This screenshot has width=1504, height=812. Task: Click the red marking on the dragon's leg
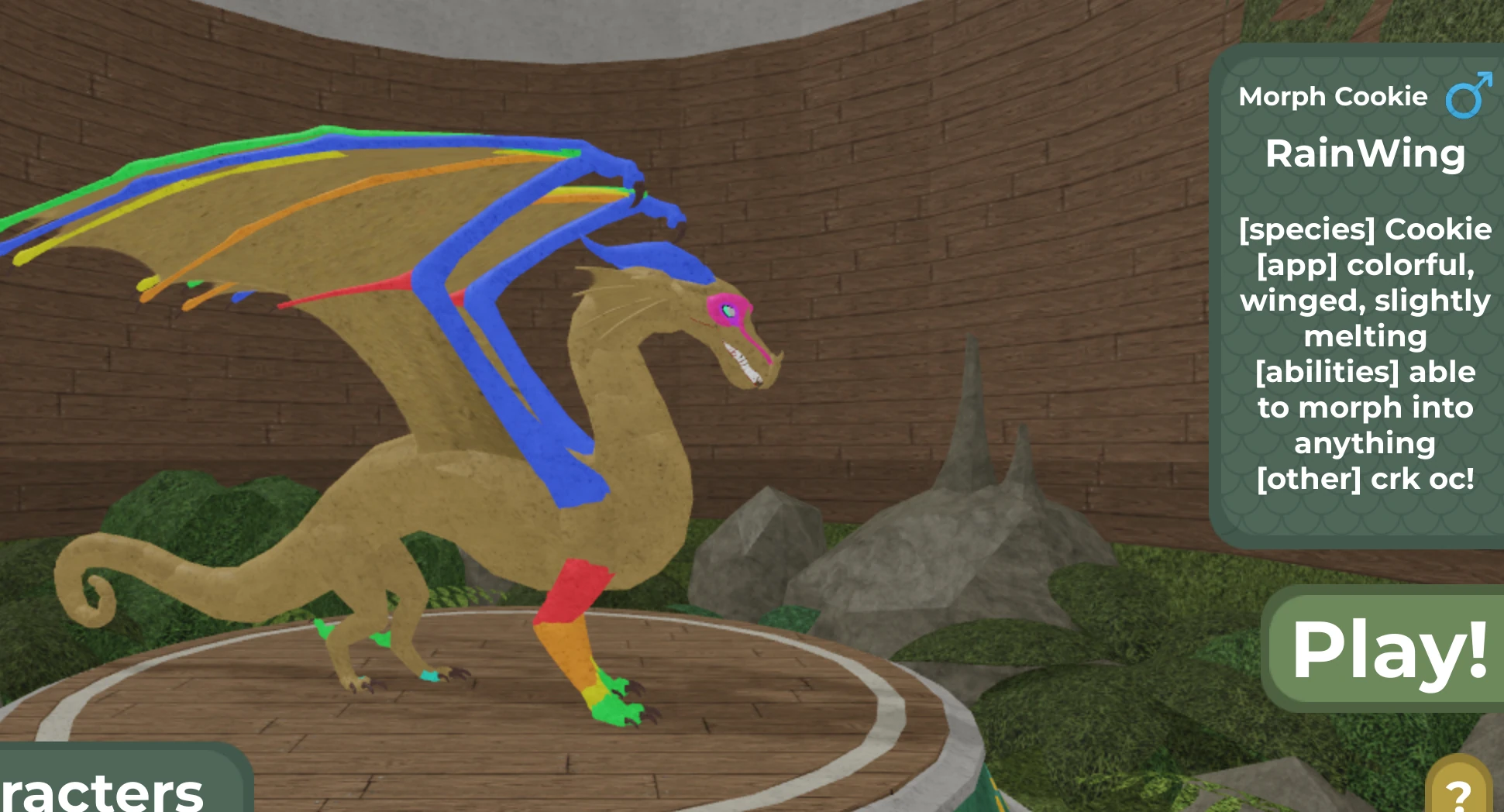coord(573,589)
